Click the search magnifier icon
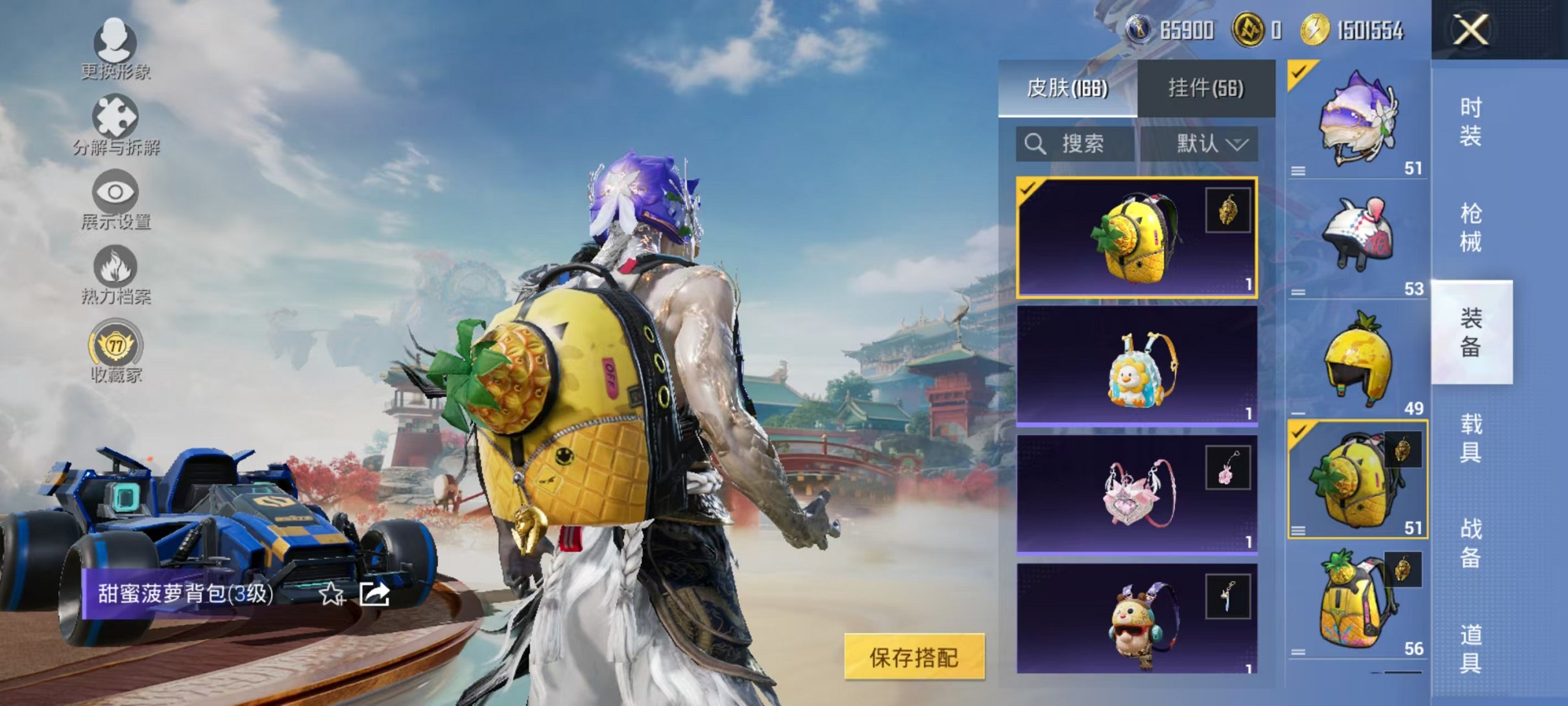 1035,144
